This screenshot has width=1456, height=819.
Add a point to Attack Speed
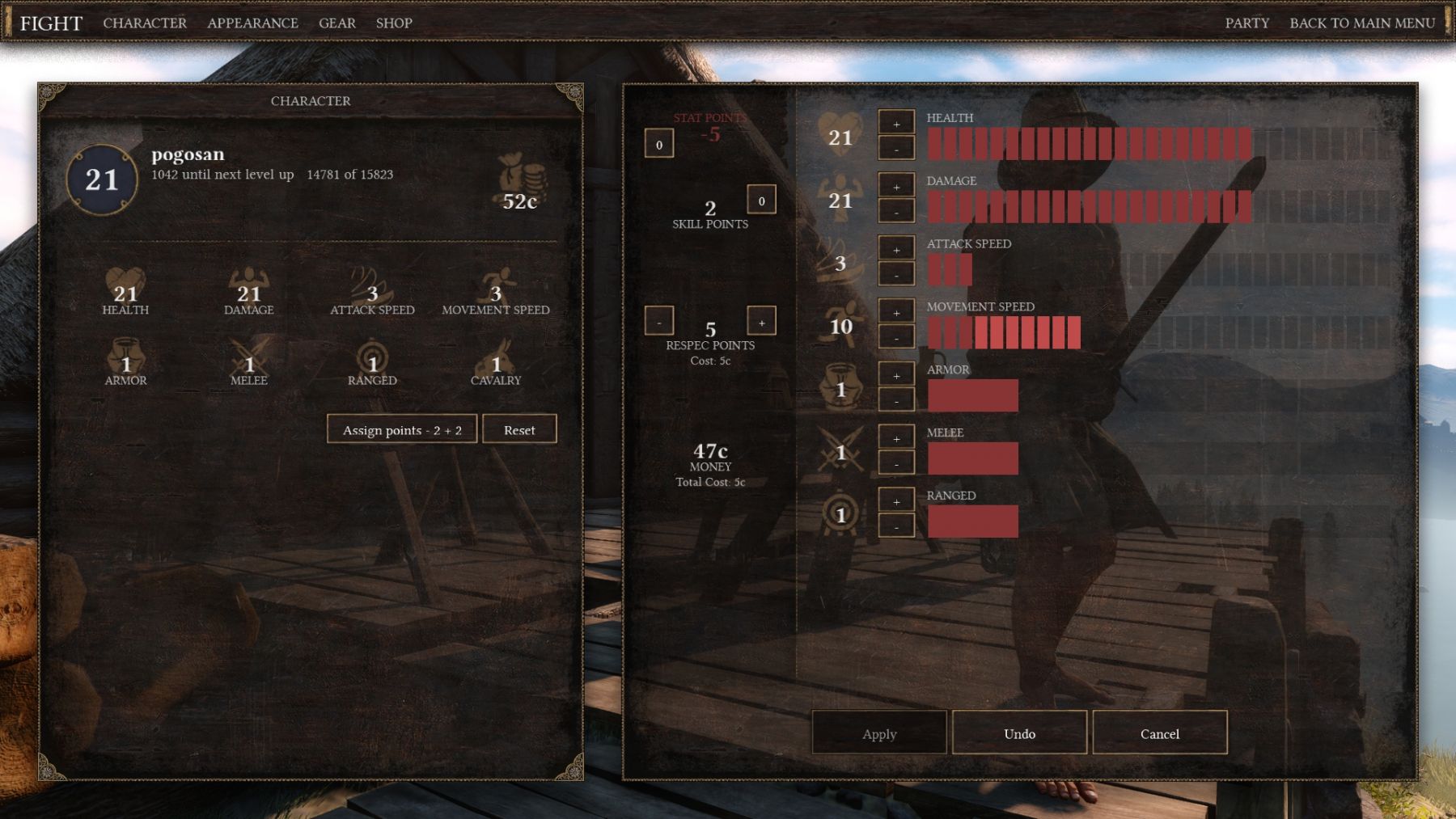[896, 250]
